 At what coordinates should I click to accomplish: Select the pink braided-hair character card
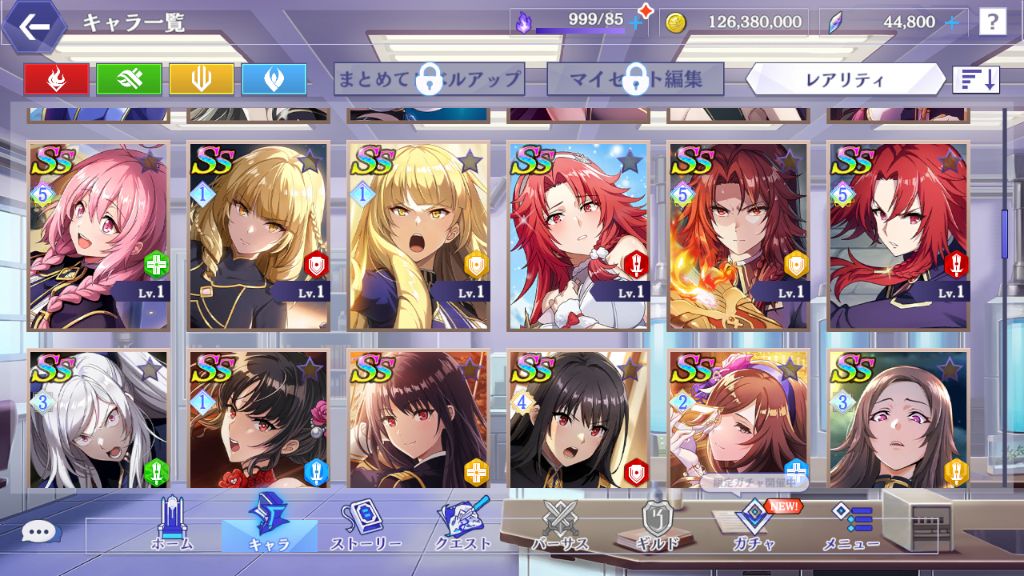click(x=98, y=236)
